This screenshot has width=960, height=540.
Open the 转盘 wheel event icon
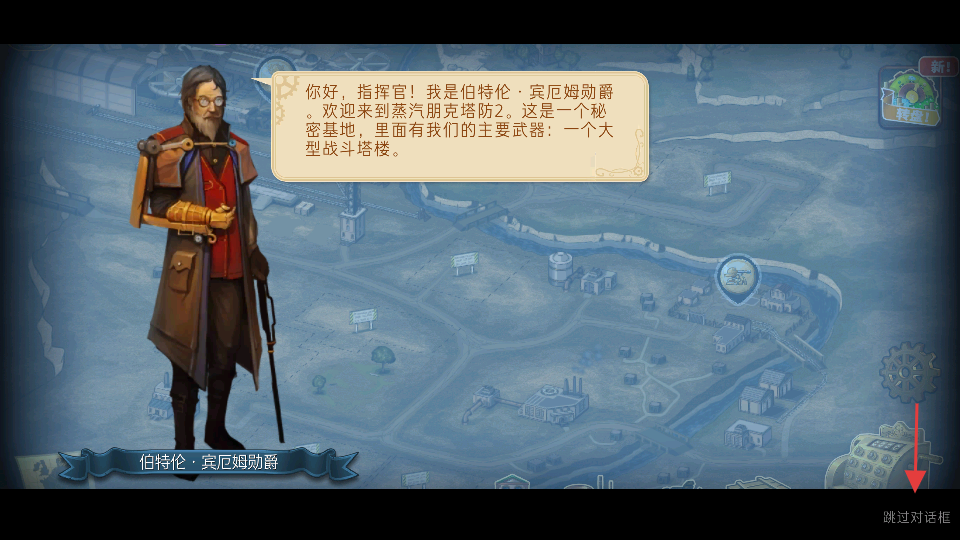pyautogui.click(x=908, y=98)
